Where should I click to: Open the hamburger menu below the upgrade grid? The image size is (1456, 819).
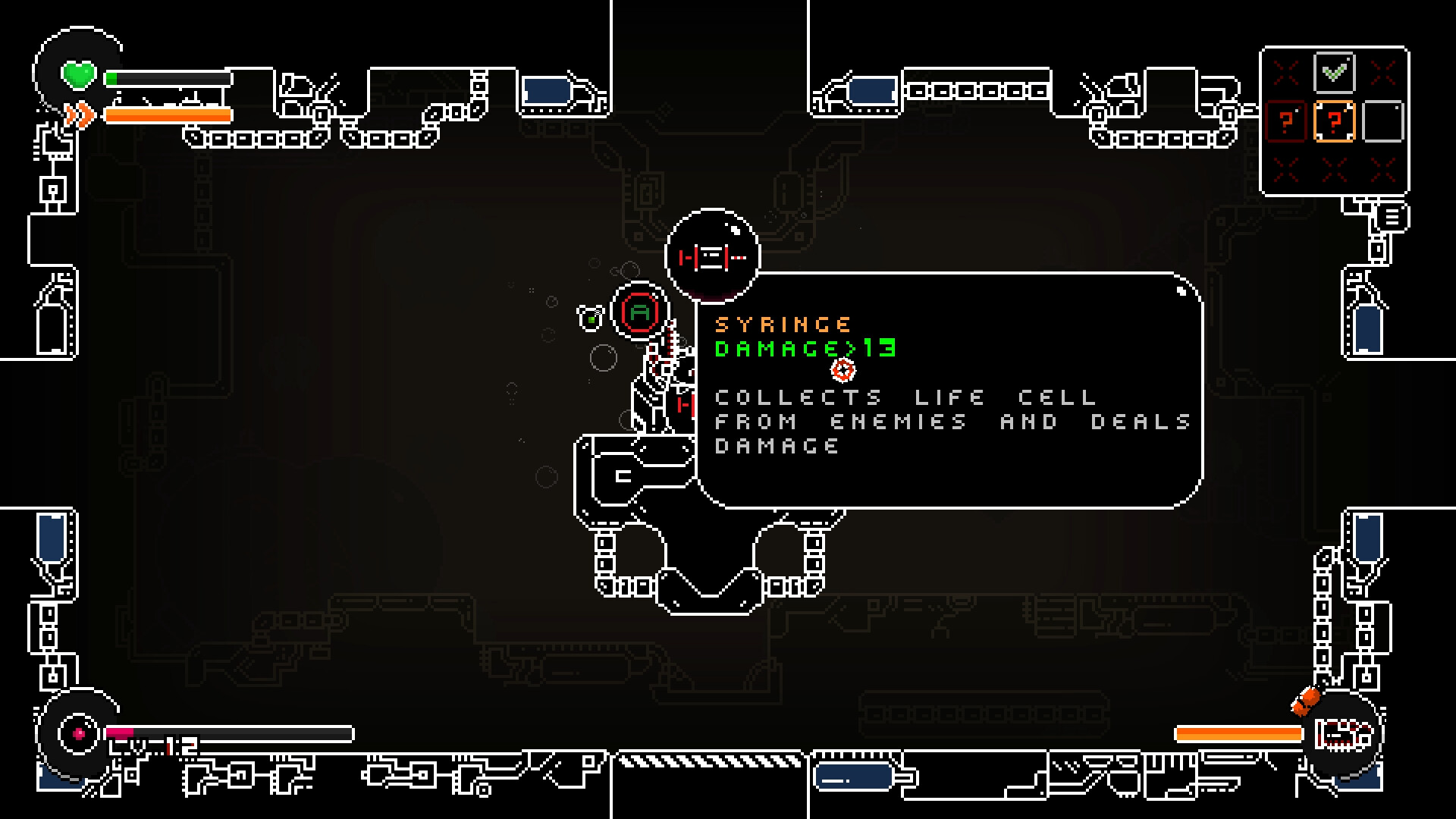1392,215
